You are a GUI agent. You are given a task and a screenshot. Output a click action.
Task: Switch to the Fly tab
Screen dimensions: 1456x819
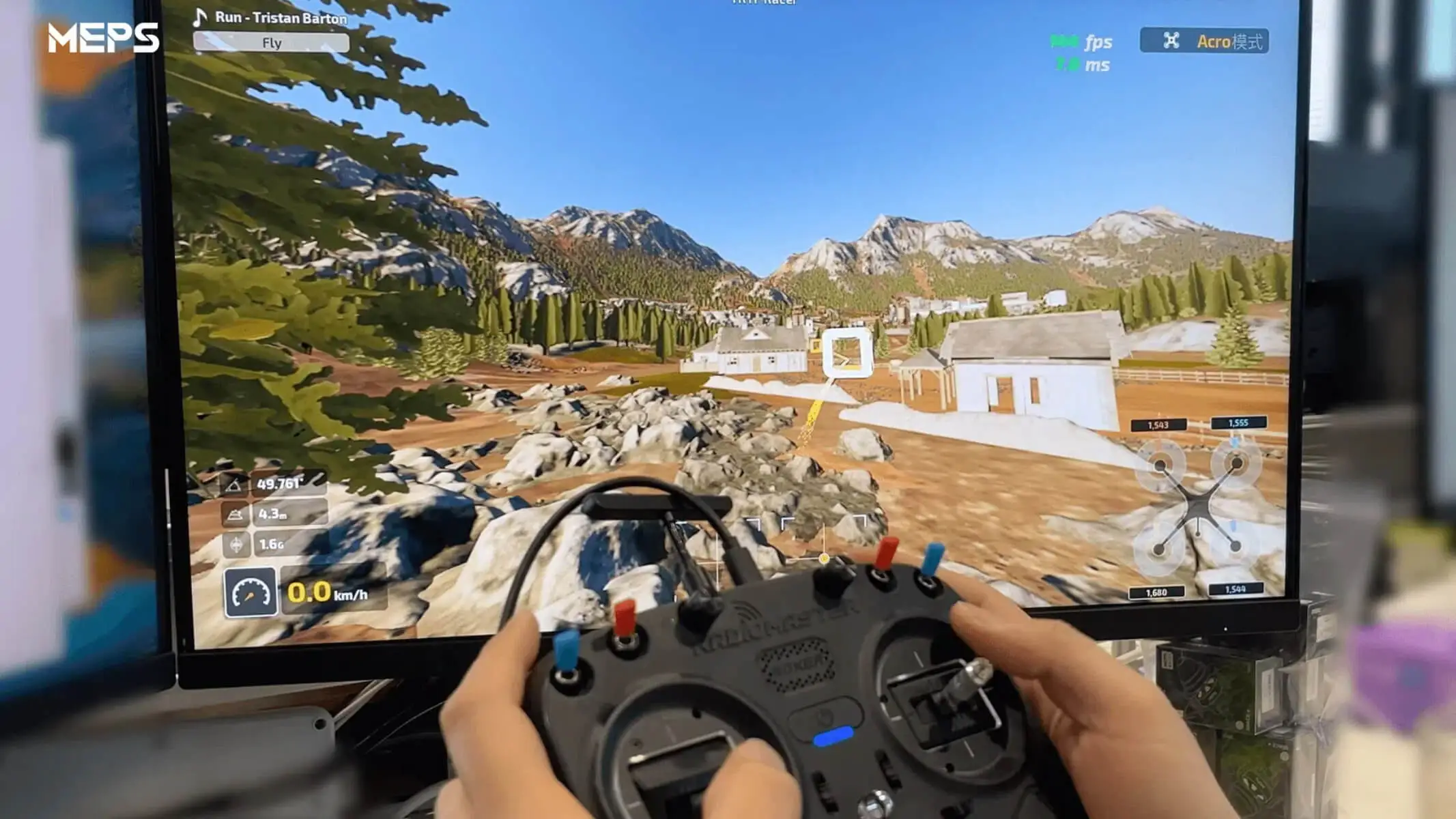pos(273,43)
